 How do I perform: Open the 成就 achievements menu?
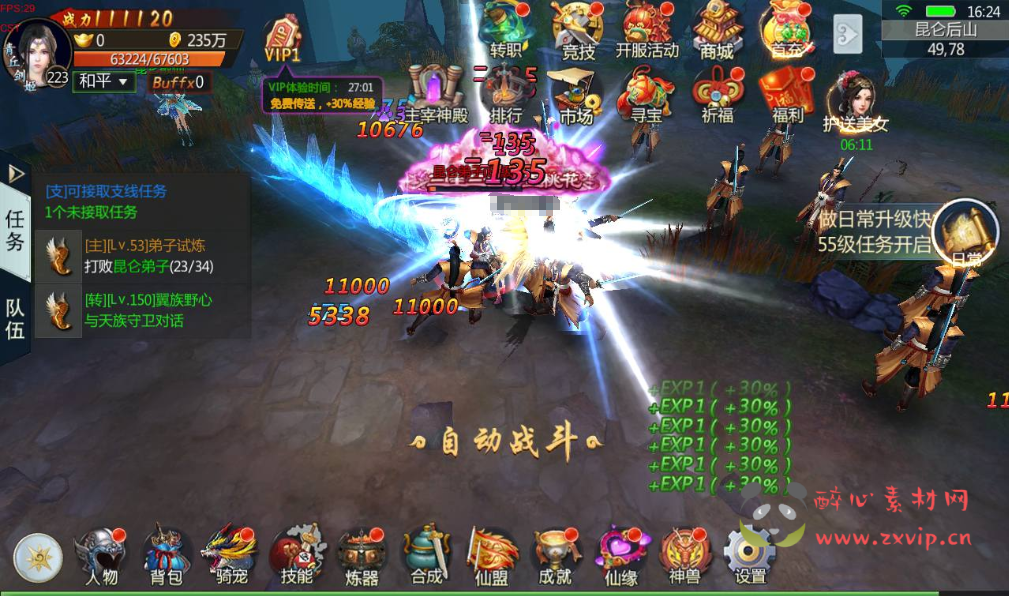click(556, 555)
